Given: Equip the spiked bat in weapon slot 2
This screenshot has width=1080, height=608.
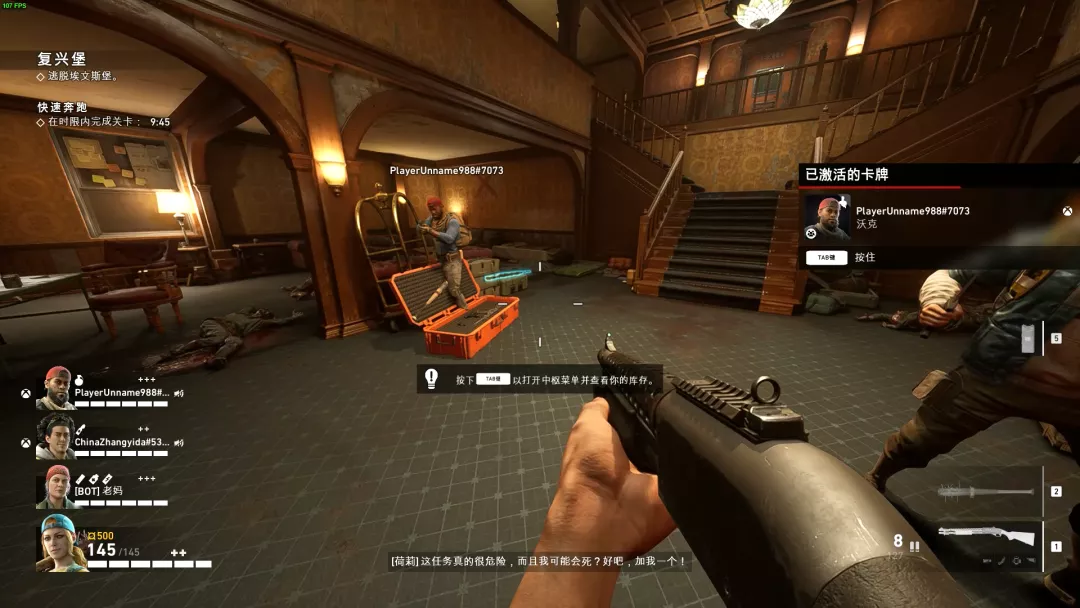Looking at the screenshot, I should click(986, 491).
